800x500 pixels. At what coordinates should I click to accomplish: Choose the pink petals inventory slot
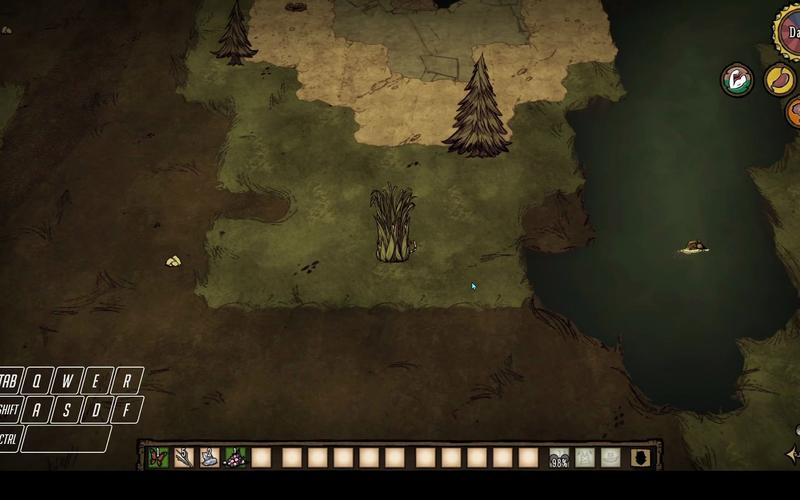click(x=235, y=458)
